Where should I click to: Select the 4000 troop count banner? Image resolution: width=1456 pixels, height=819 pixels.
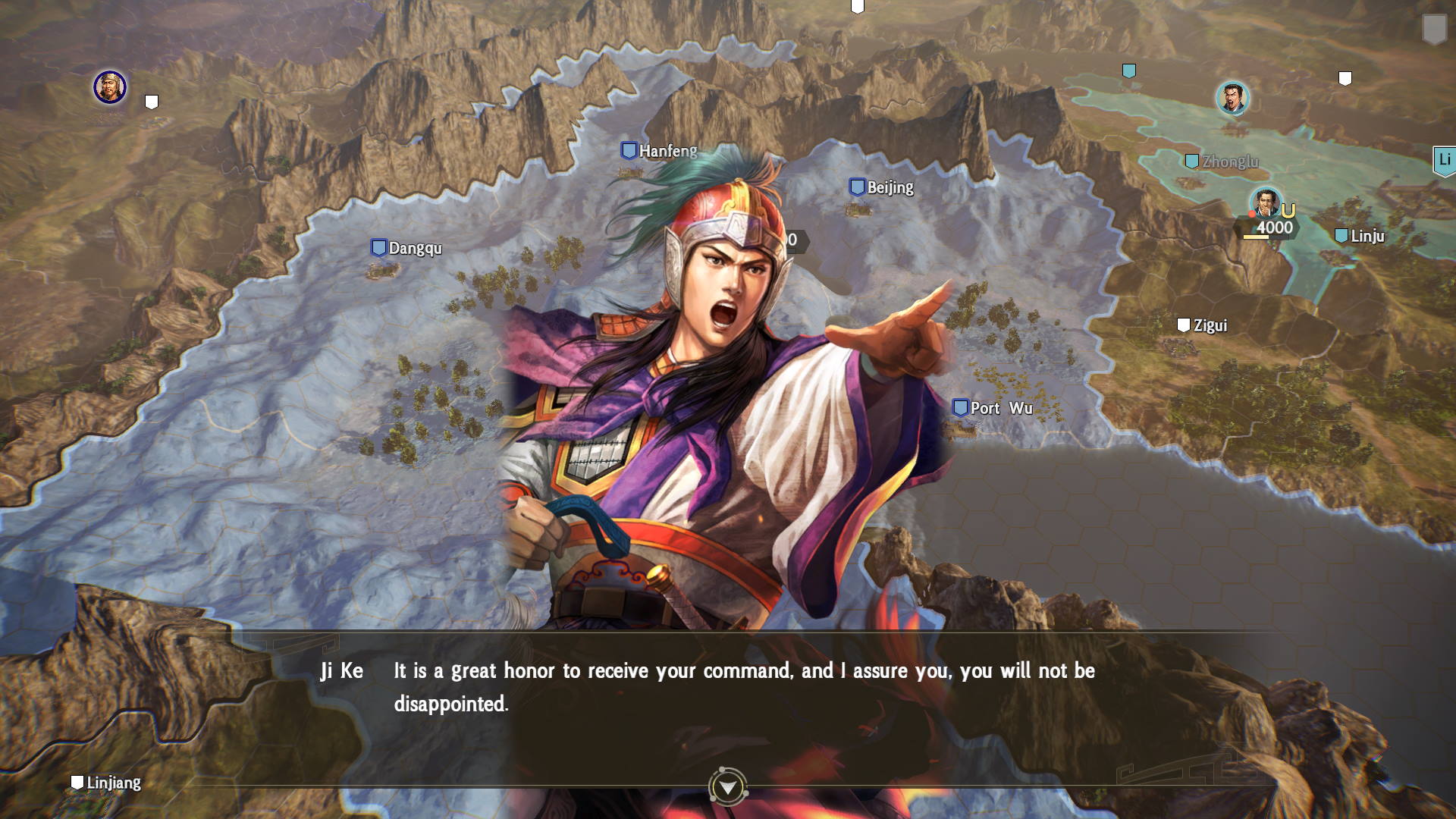[x=1276, y=227]
